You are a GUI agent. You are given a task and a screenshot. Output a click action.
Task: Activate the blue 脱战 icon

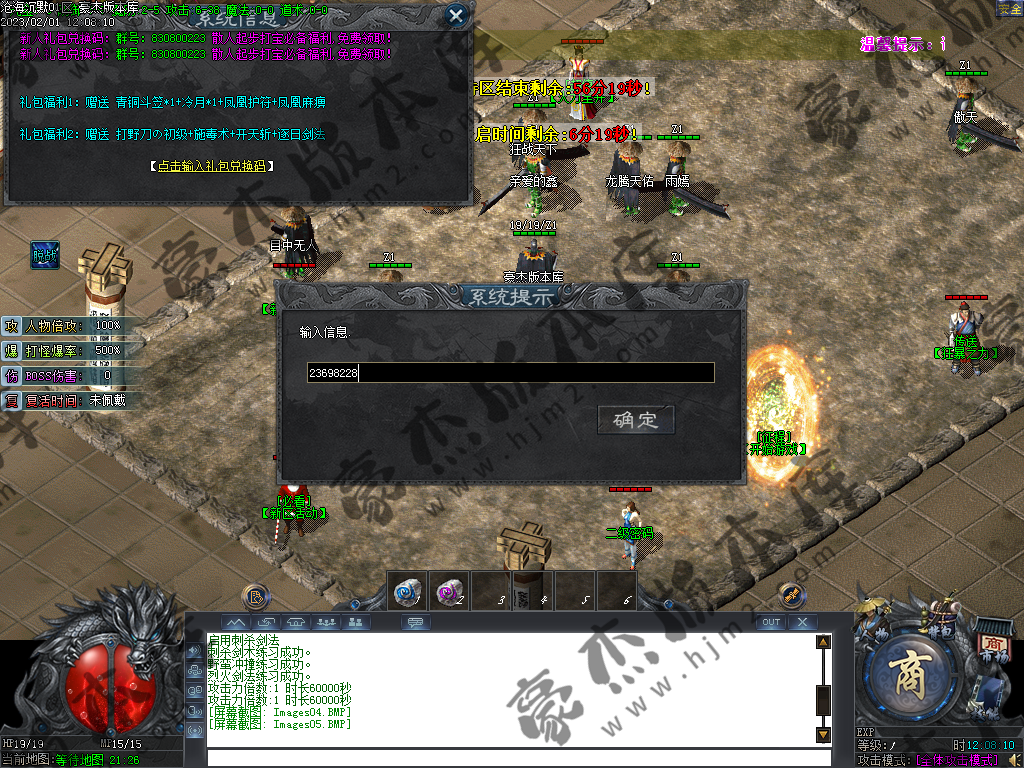click(x=45, y=256)
